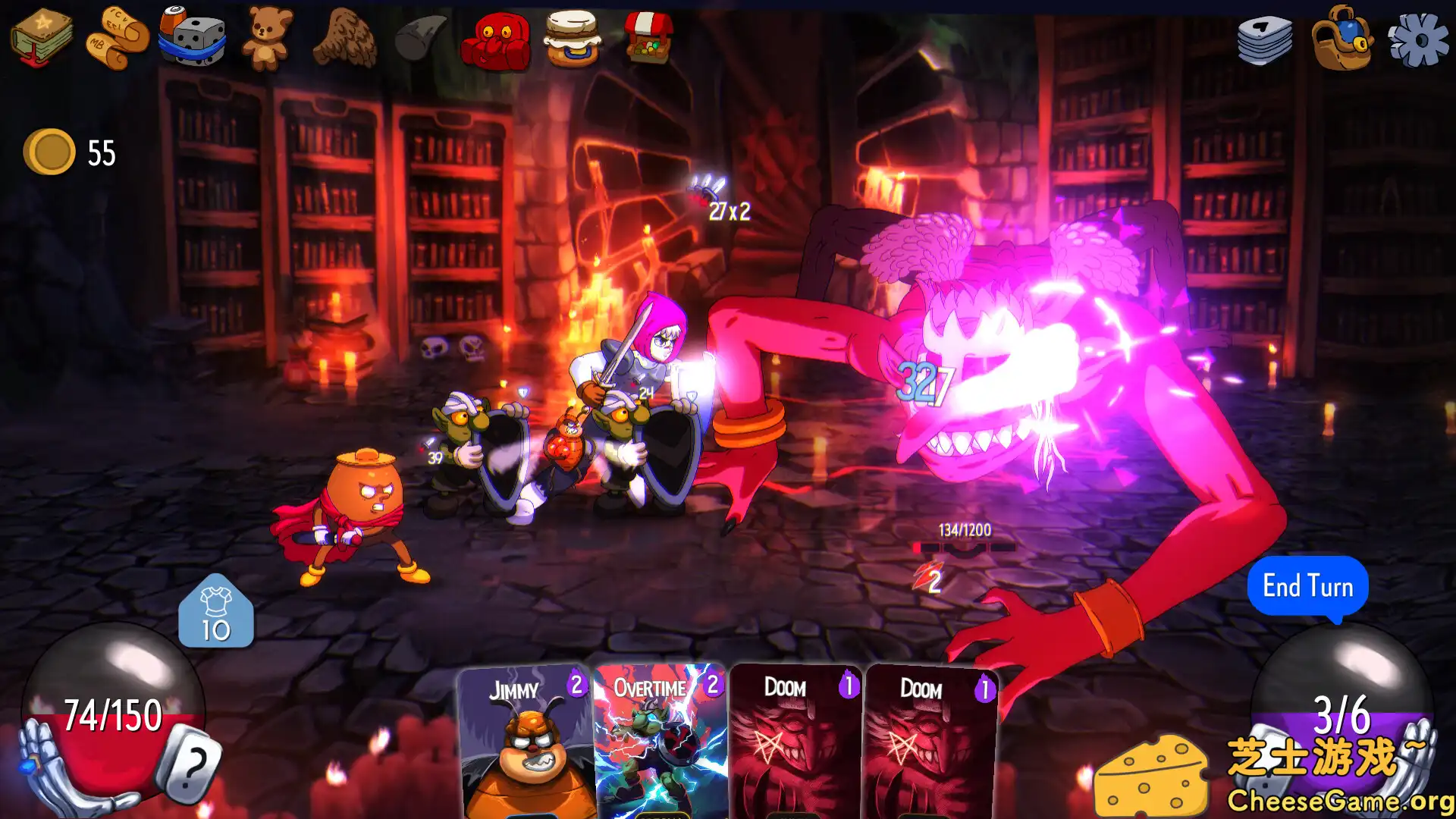The width and height of the screenshot is (1456, 819).
Task: View the card deck icon top right
Action: point(1265,42)
